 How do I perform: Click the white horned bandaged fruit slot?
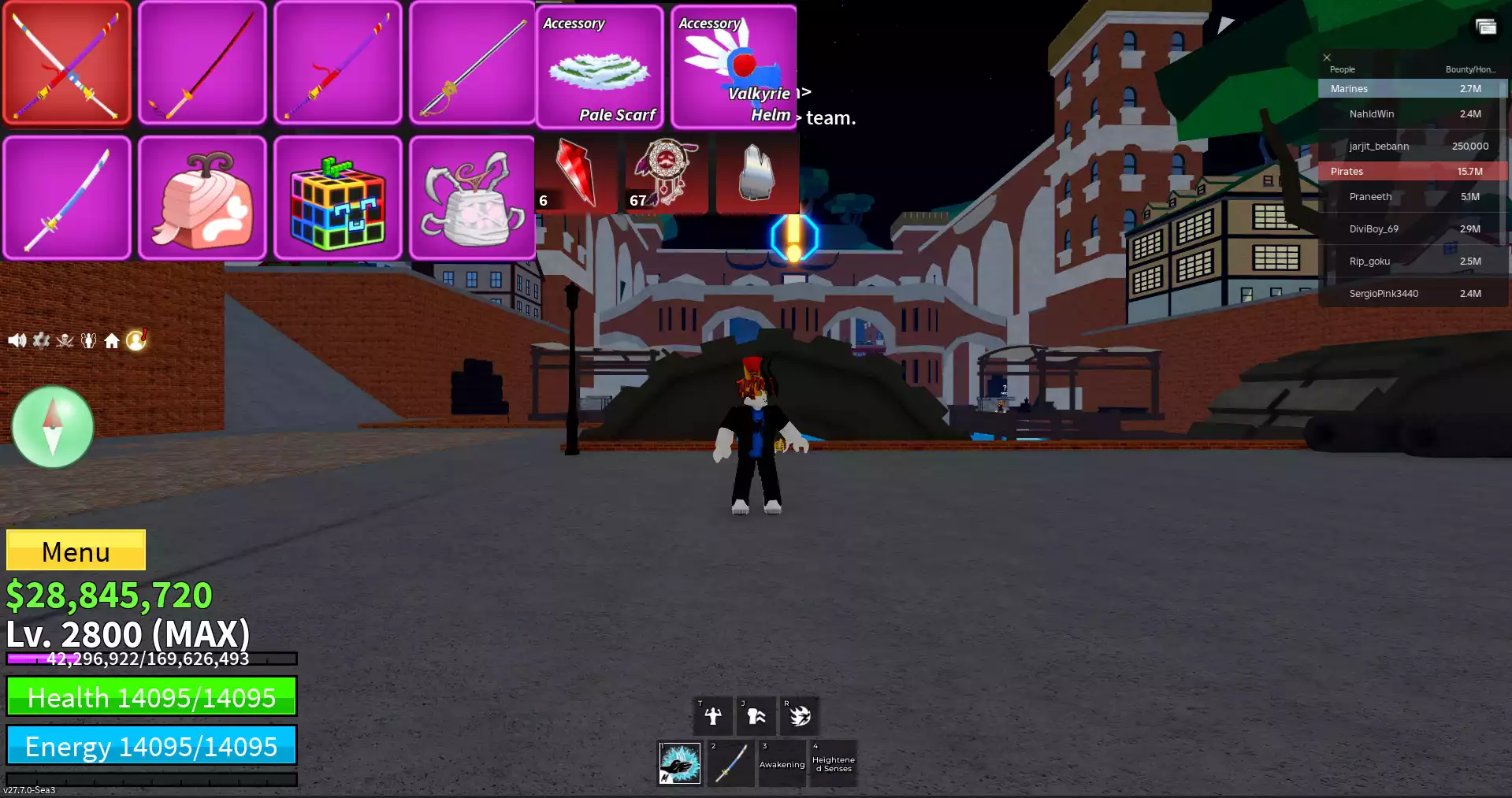pyautogui.click(x=473, y=199)
